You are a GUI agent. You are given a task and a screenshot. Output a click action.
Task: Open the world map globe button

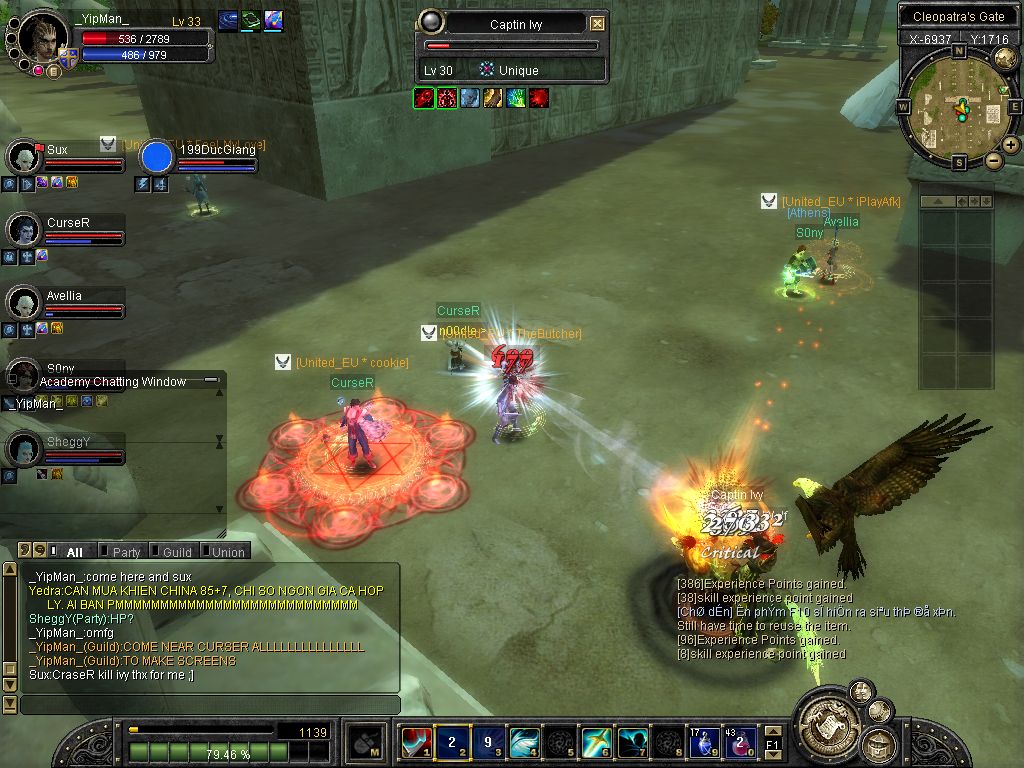pyautogui.click(x=1005, y=58)
